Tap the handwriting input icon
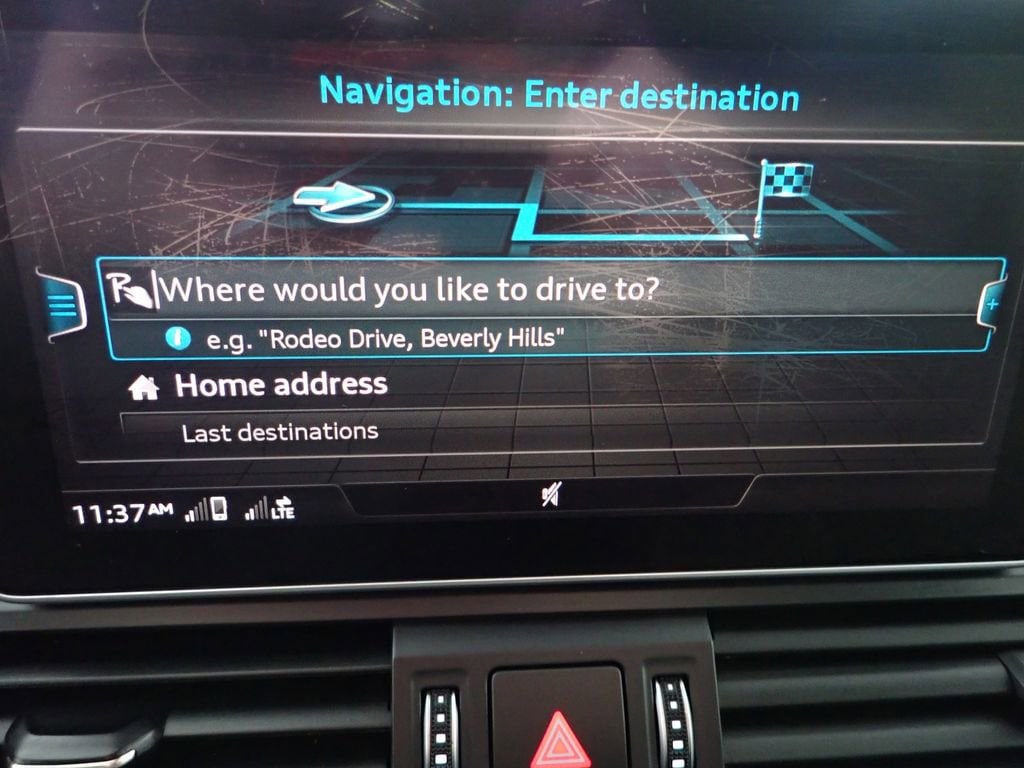This screenshot has width=1024, height=768. click(x=129, y=290)
